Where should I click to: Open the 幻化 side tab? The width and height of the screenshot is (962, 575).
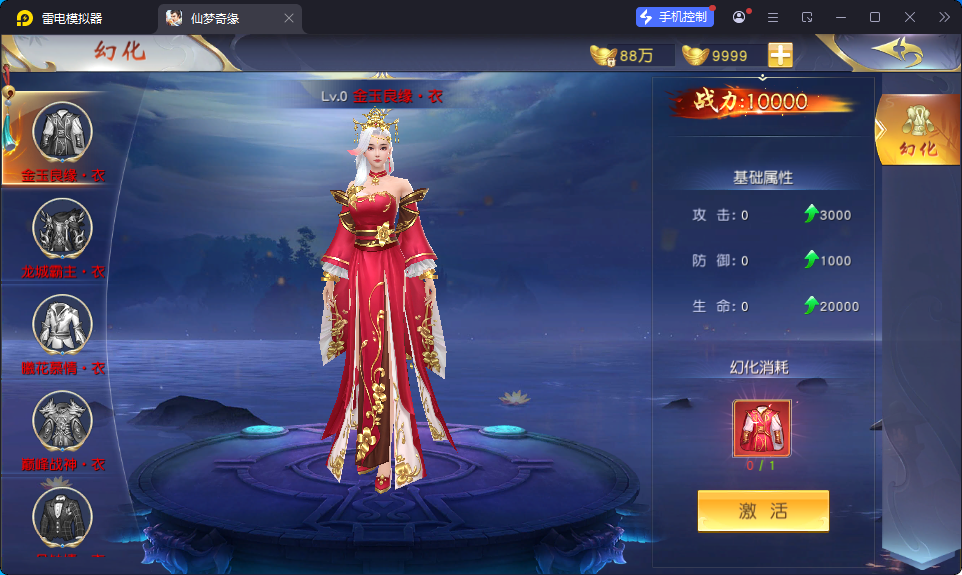click(x=918, y=130)
